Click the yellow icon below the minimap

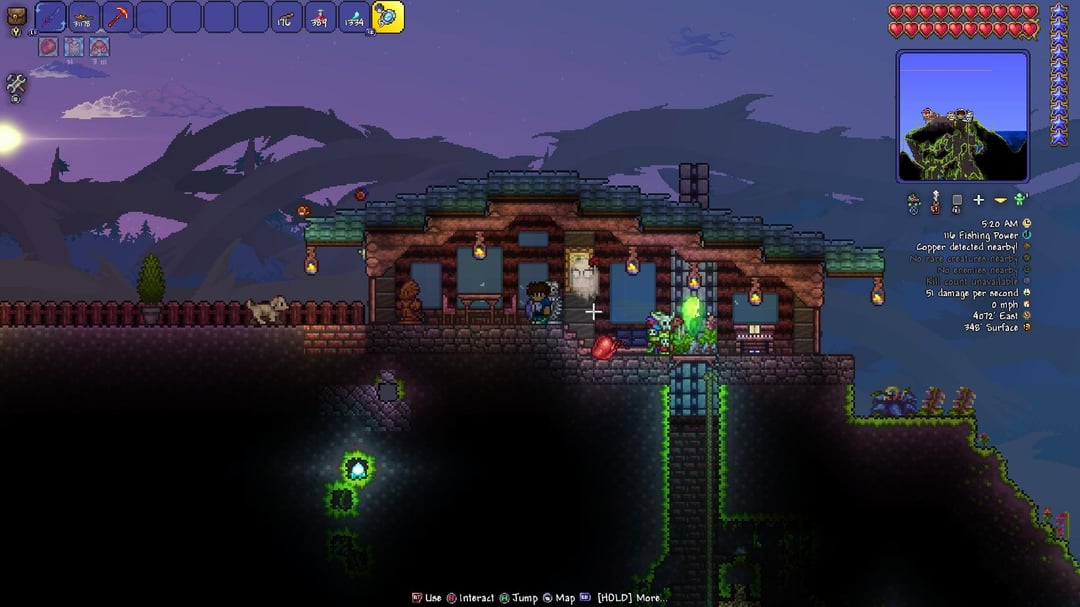click(999, 201)
